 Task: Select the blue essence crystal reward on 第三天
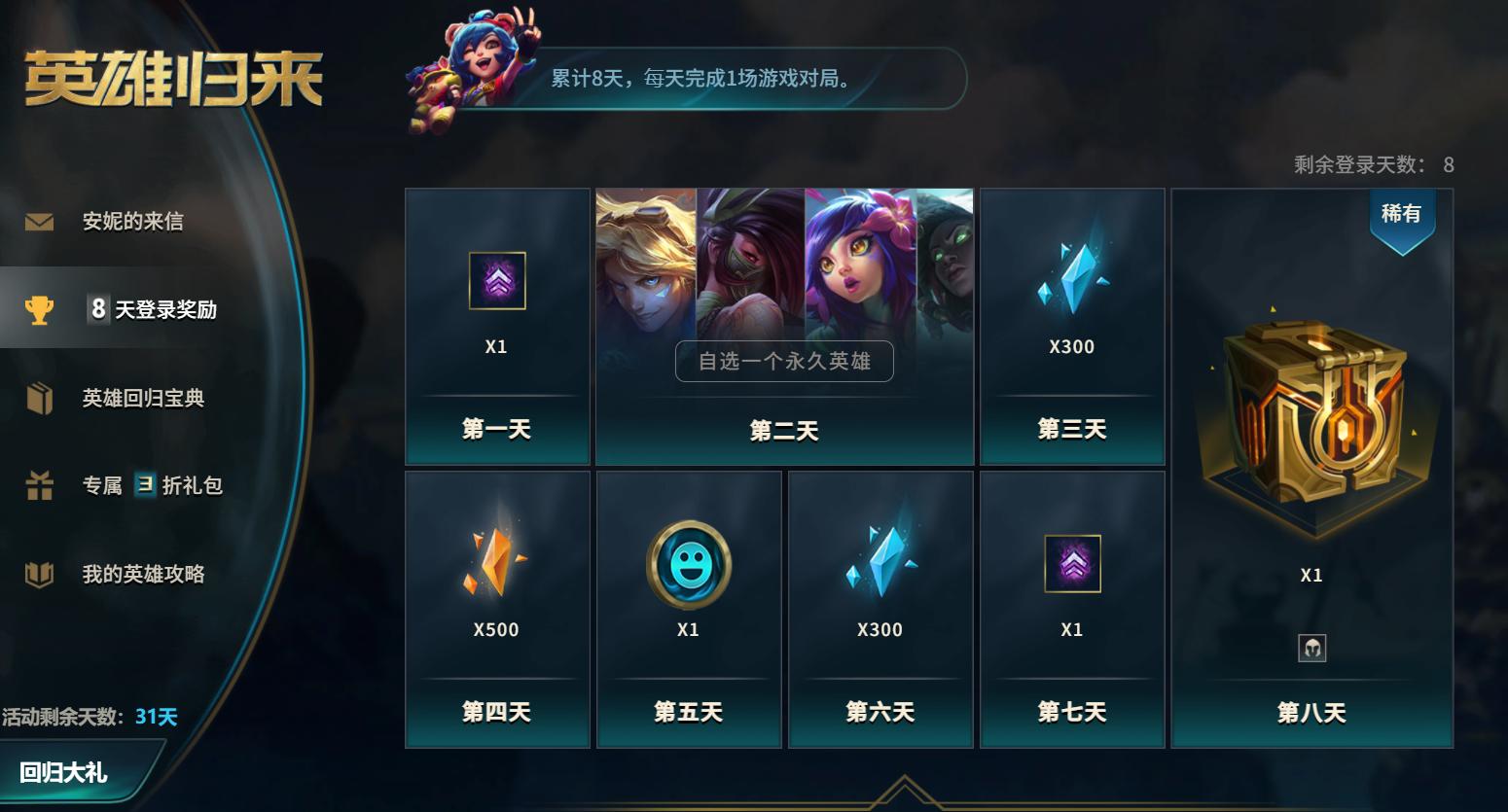(1071, 282)
